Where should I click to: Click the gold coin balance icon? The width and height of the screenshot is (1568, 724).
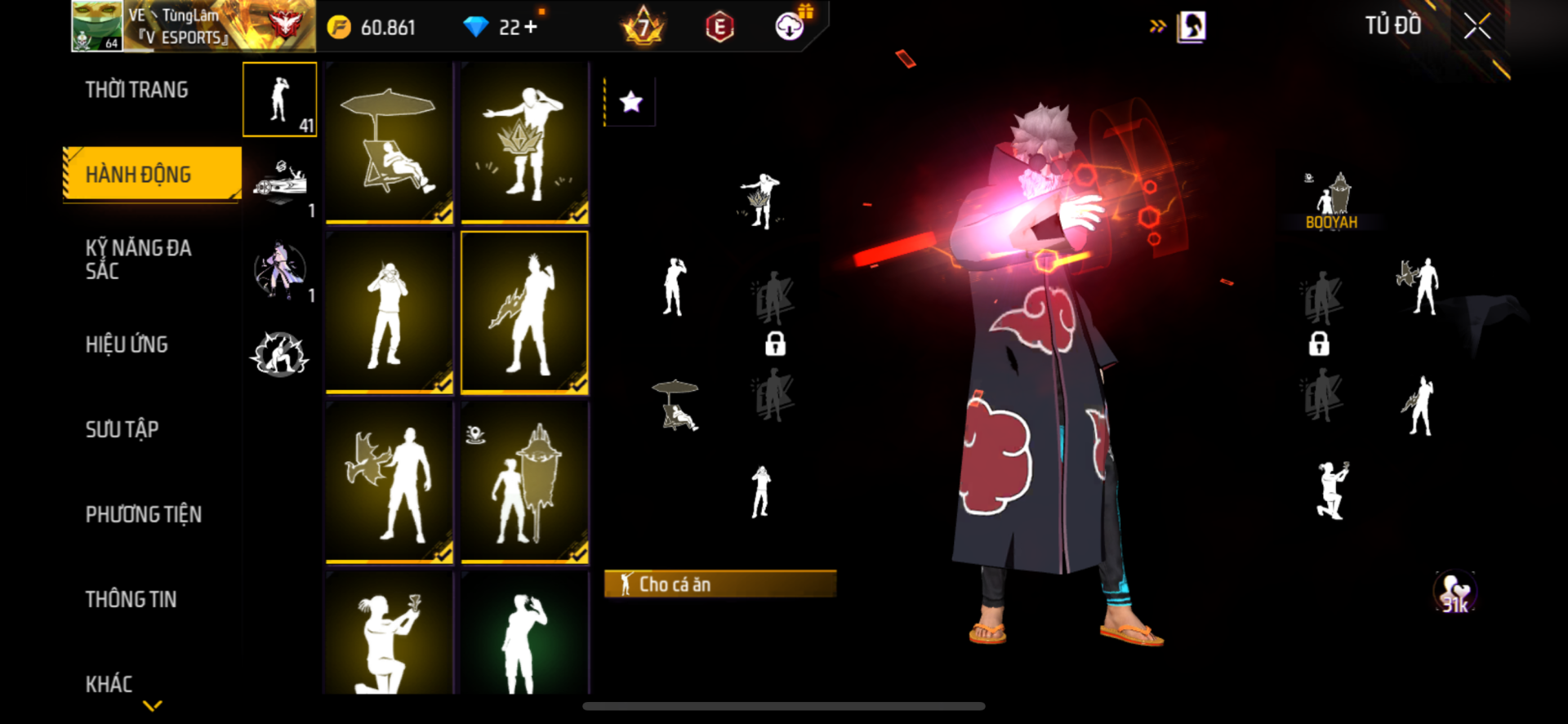click(x=339, y=28)
